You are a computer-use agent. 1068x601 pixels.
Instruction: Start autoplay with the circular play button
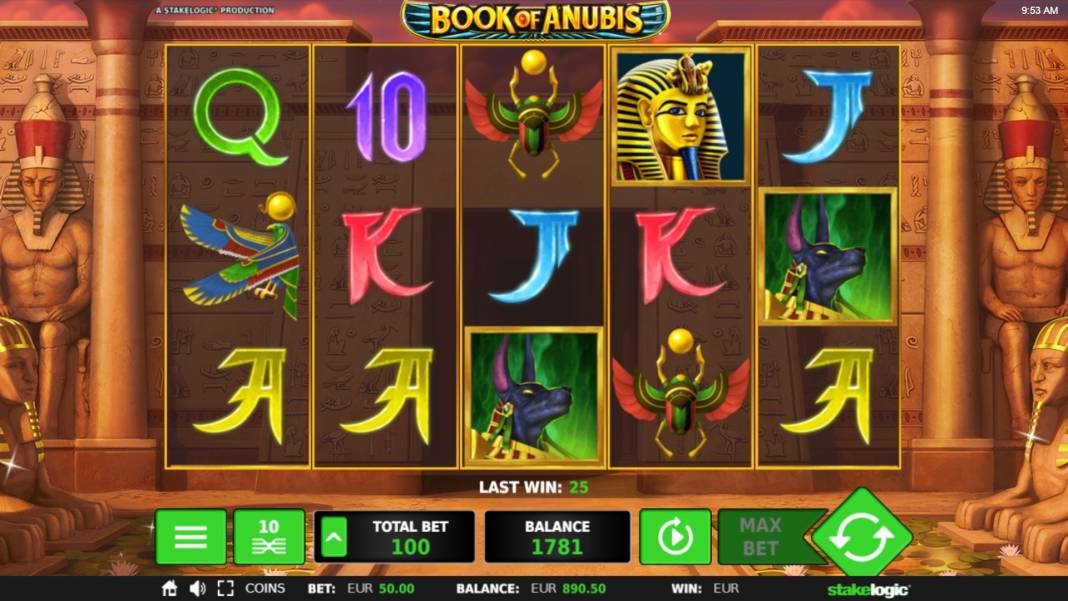point(675,537)
